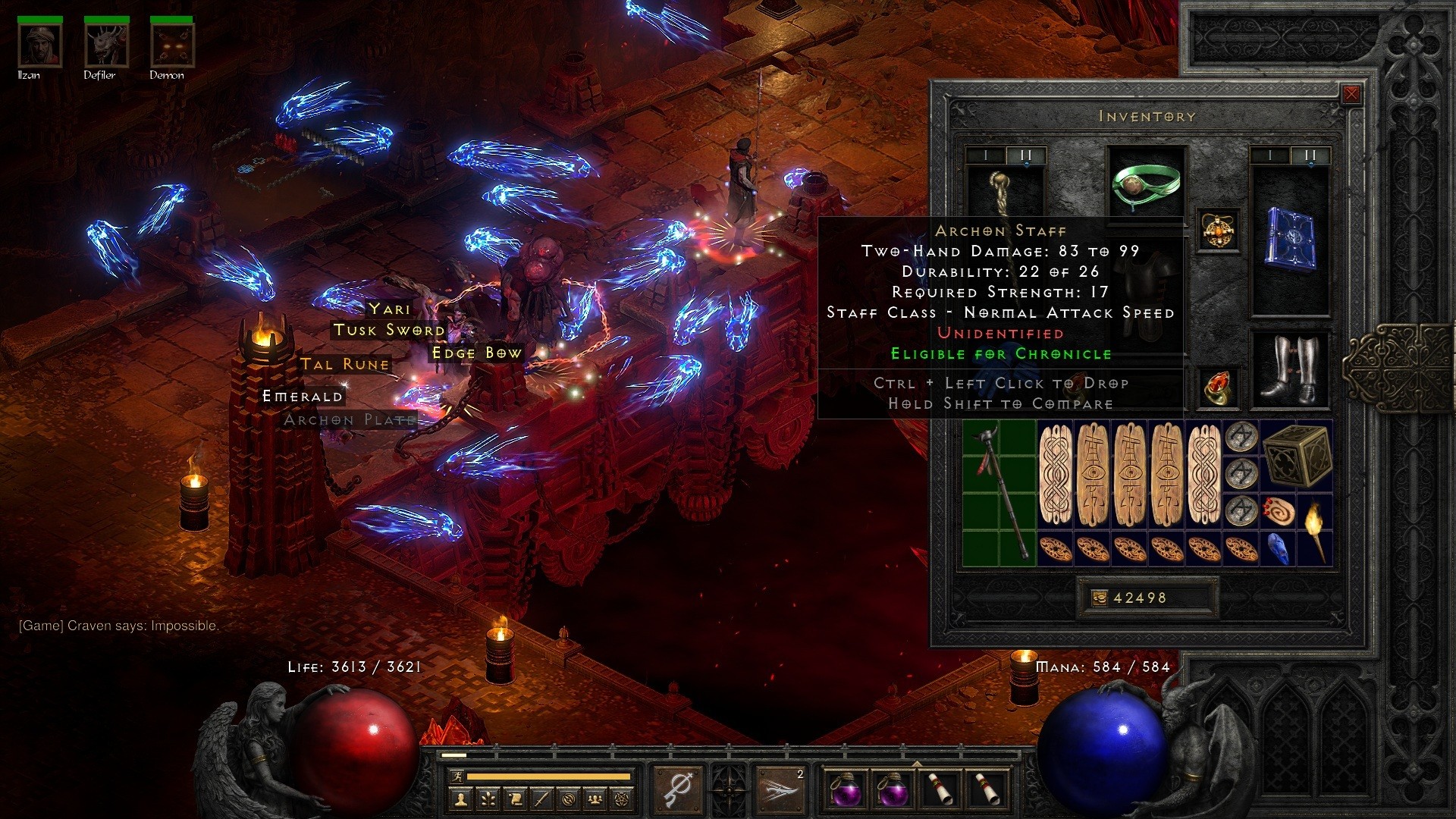Open the party screen button
The width and height of the screenshot is (1456, 819).
click(x=596, y=798)
